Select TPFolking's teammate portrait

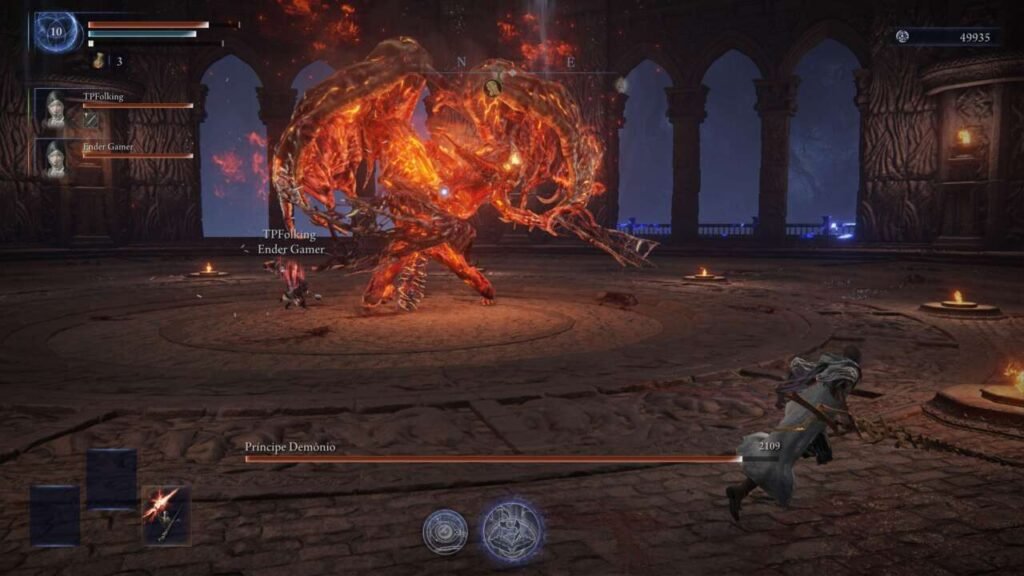coord(55,109)
